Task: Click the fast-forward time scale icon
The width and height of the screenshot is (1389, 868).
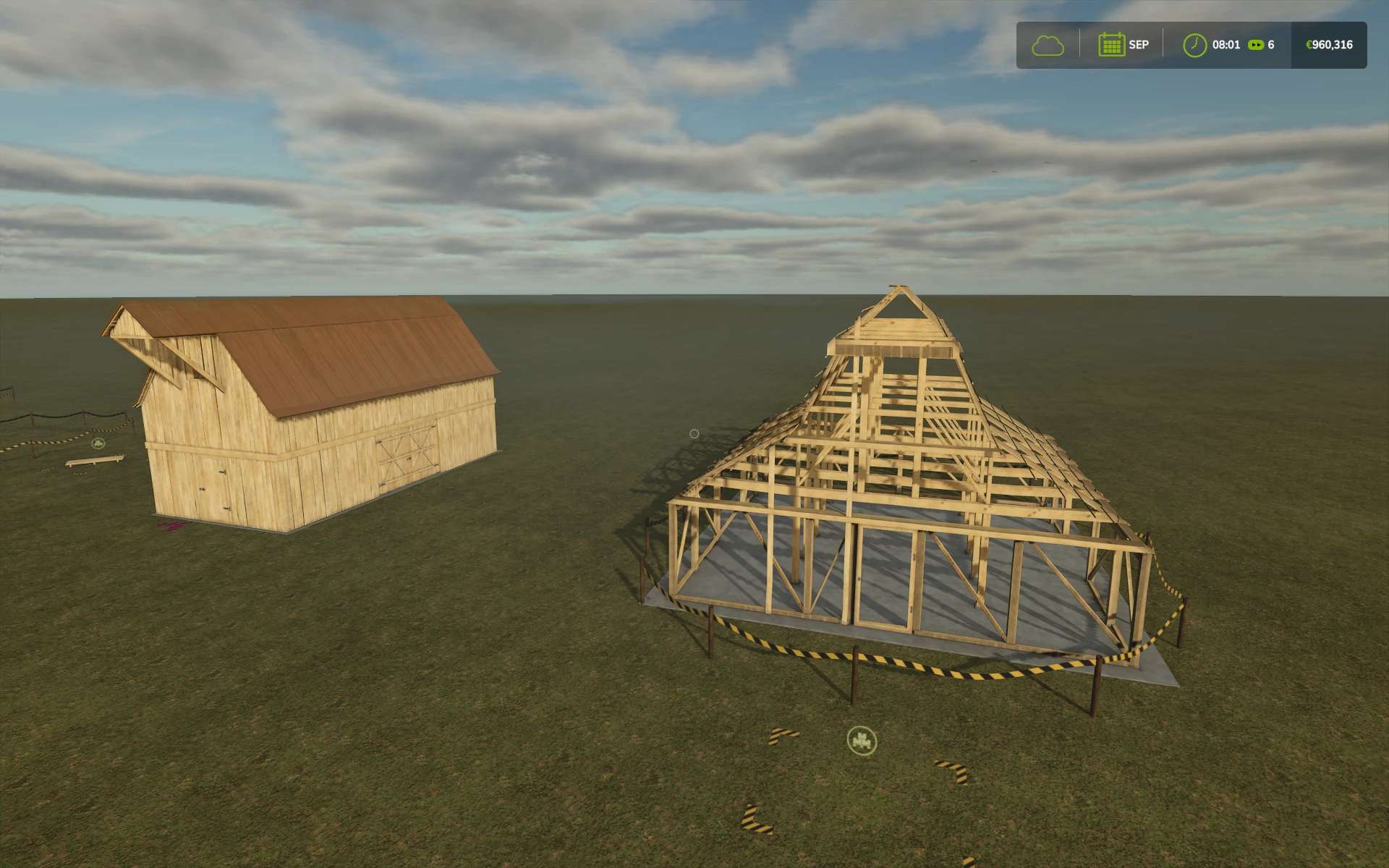Action: pyautogui.click(x=1257, y=45)
